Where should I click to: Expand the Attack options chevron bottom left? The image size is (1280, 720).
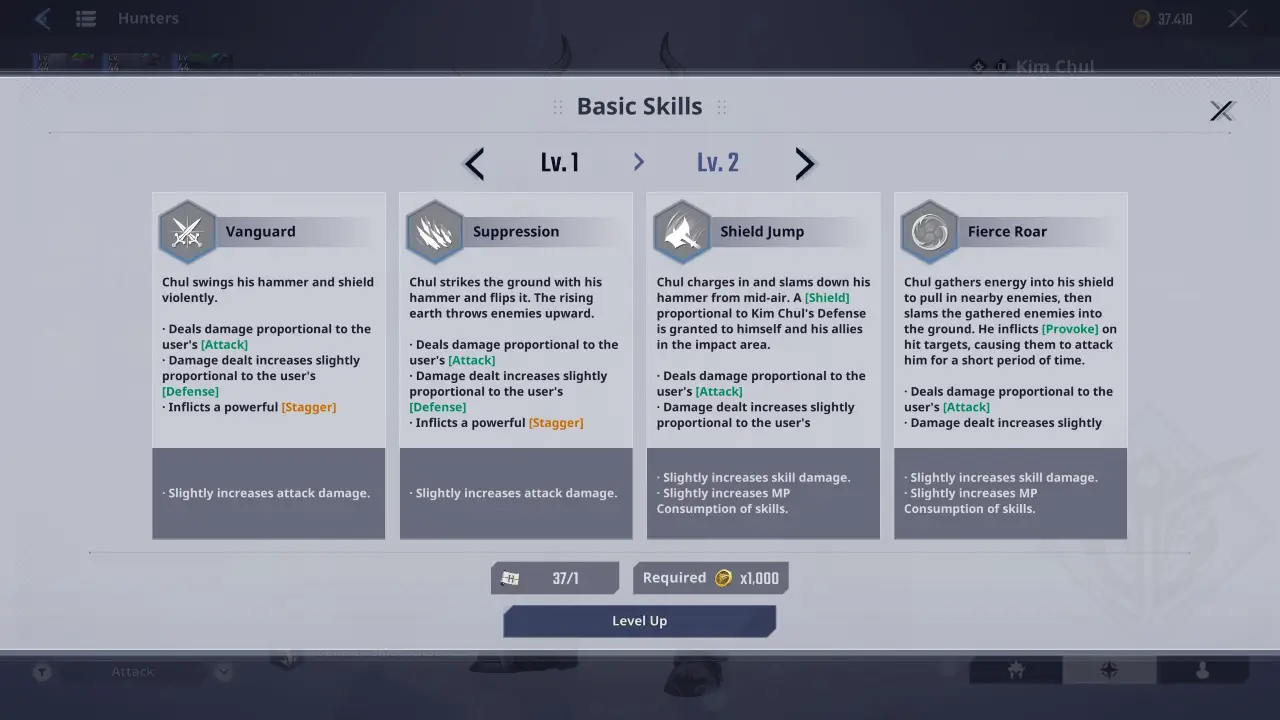tap(222, 671)
